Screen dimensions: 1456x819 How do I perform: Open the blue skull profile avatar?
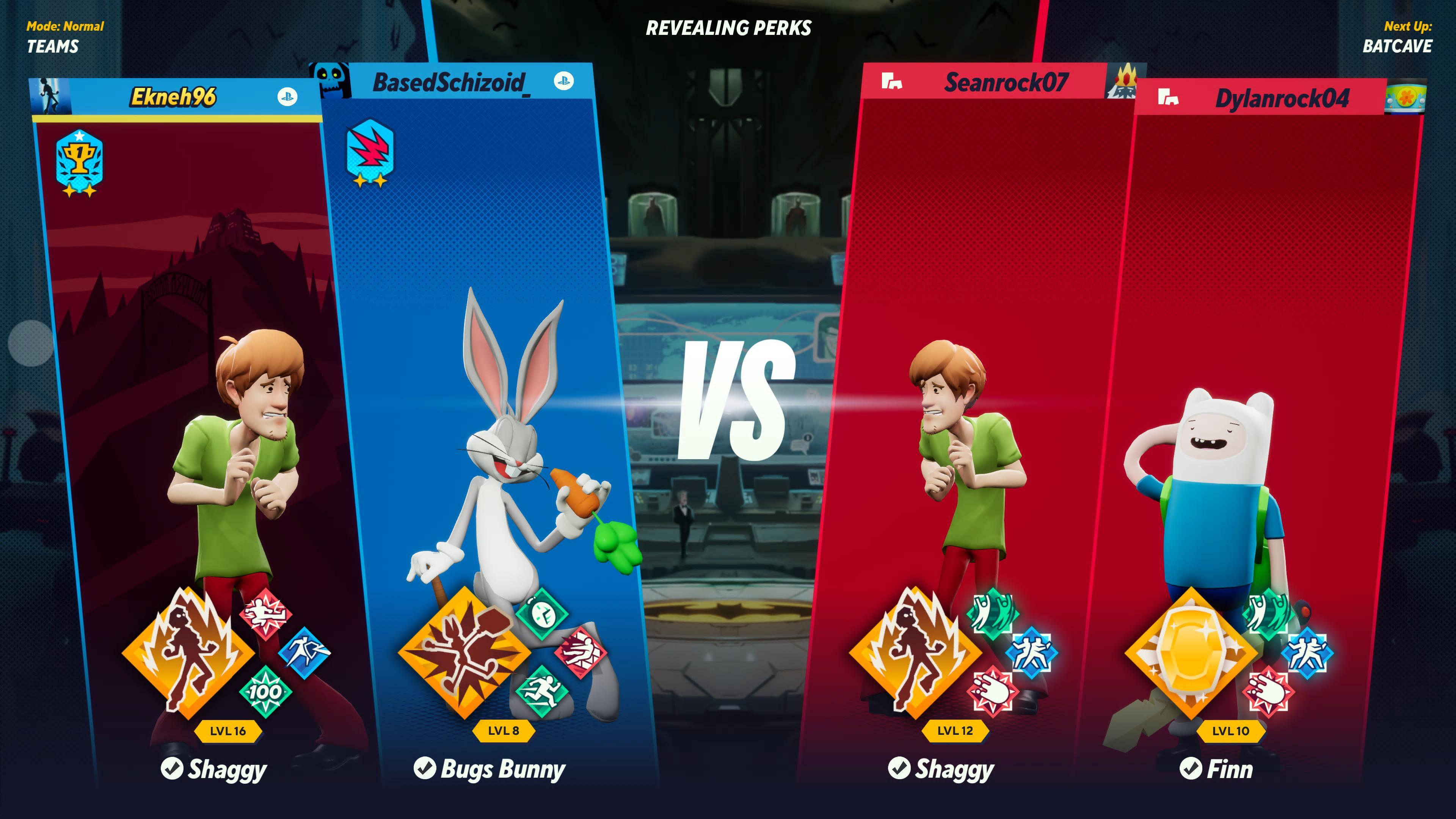(330, 80)
